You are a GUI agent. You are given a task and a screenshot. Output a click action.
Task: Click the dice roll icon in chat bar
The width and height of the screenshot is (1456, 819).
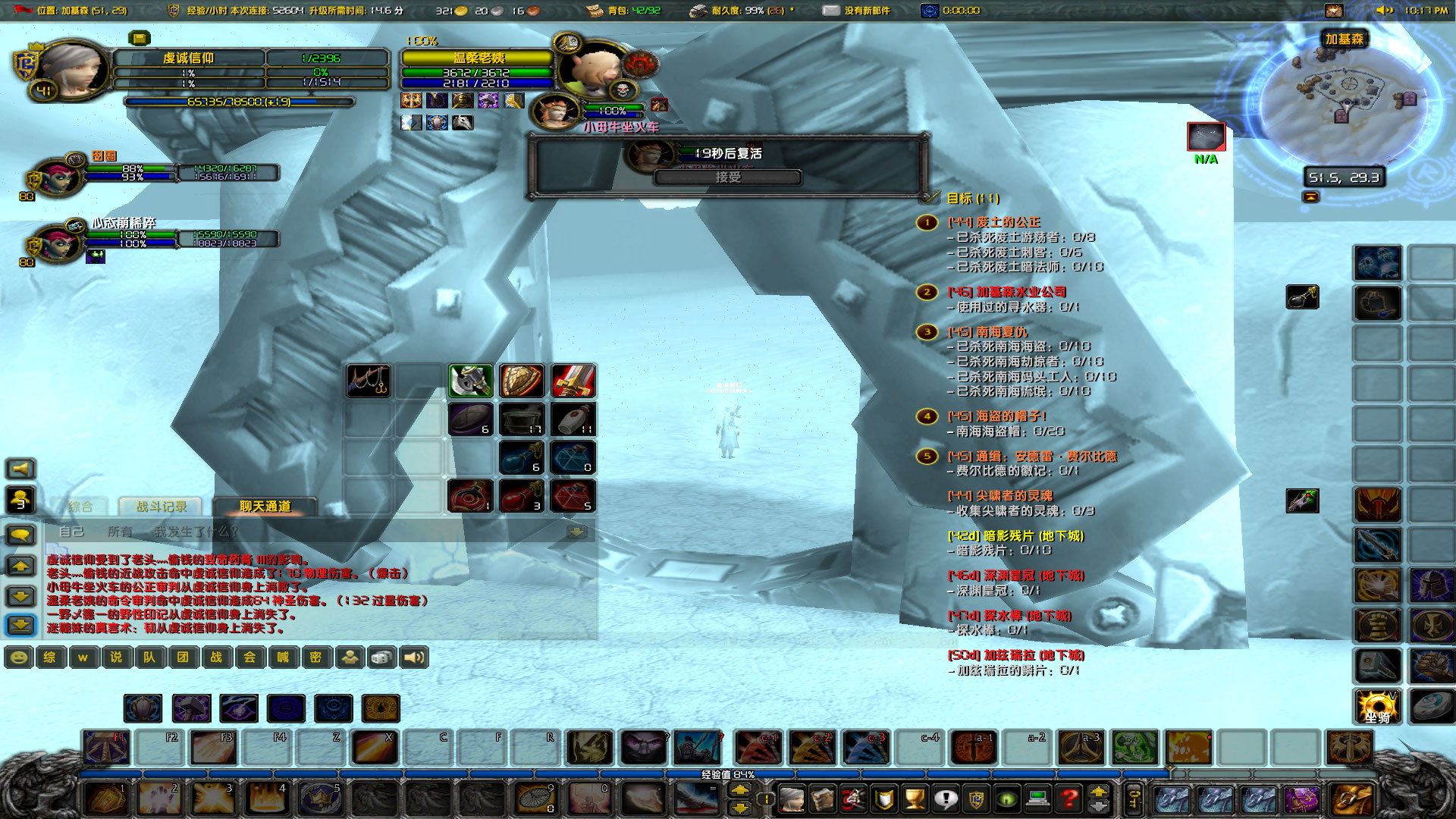click(380, 657)
